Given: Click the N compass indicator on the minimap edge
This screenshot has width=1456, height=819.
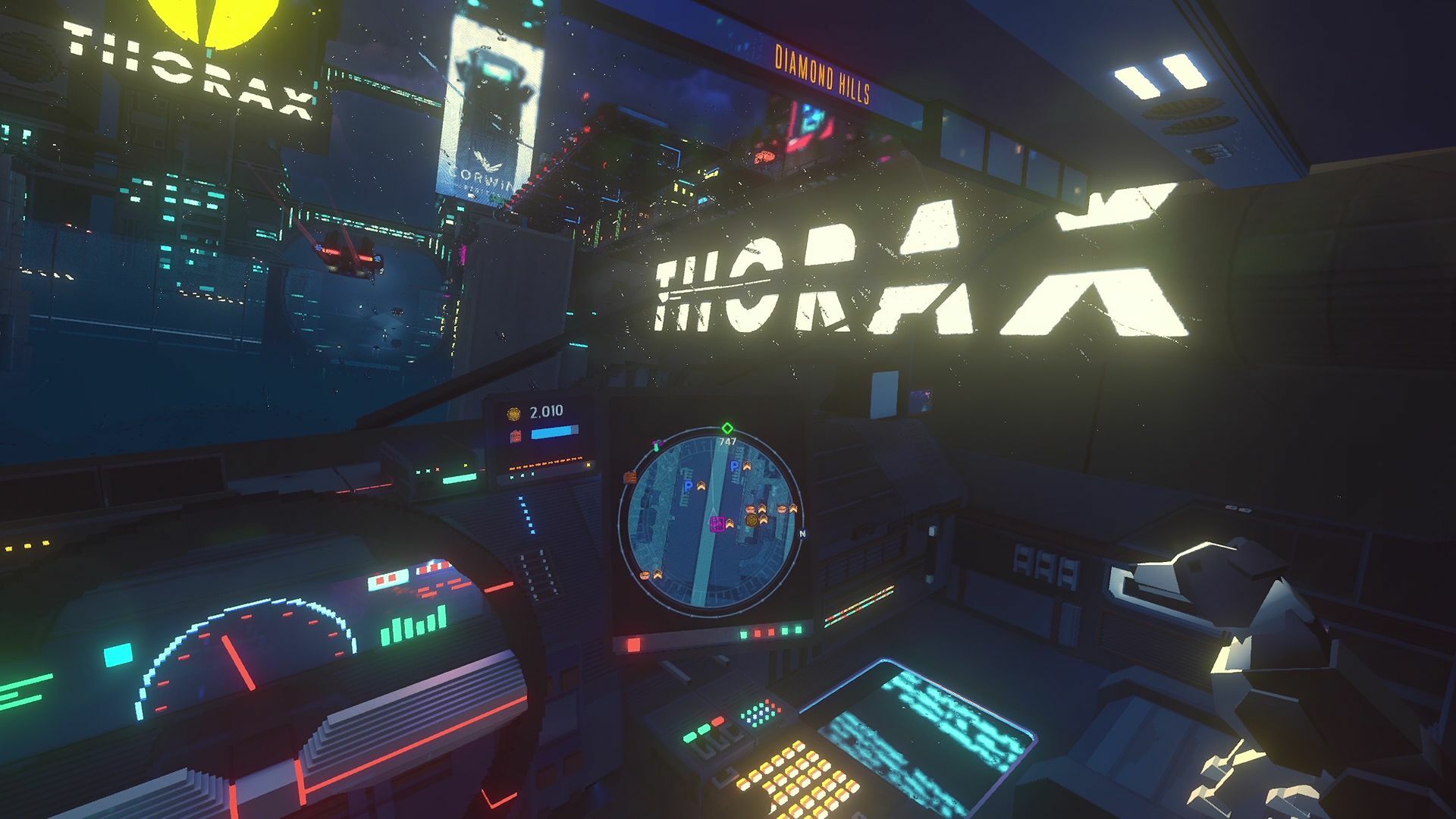Looking at the screenshot, I should (802, 533).
